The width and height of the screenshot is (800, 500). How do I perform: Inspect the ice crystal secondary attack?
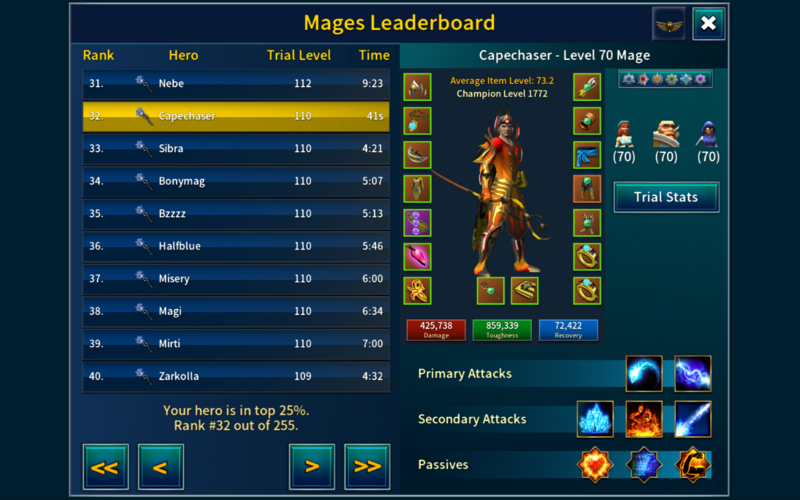(x=595, y=419)
